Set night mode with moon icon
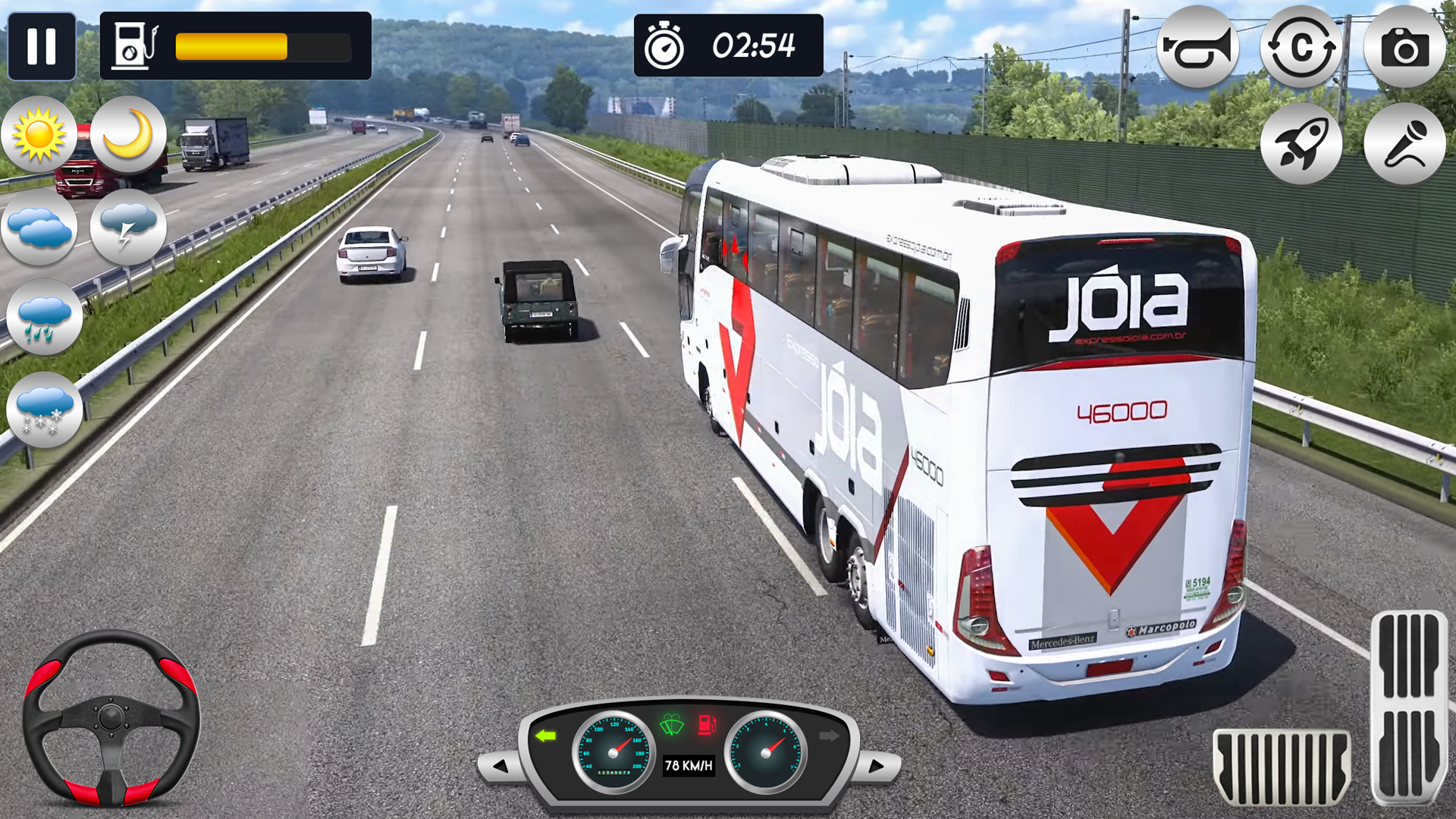 pos(128,134)
